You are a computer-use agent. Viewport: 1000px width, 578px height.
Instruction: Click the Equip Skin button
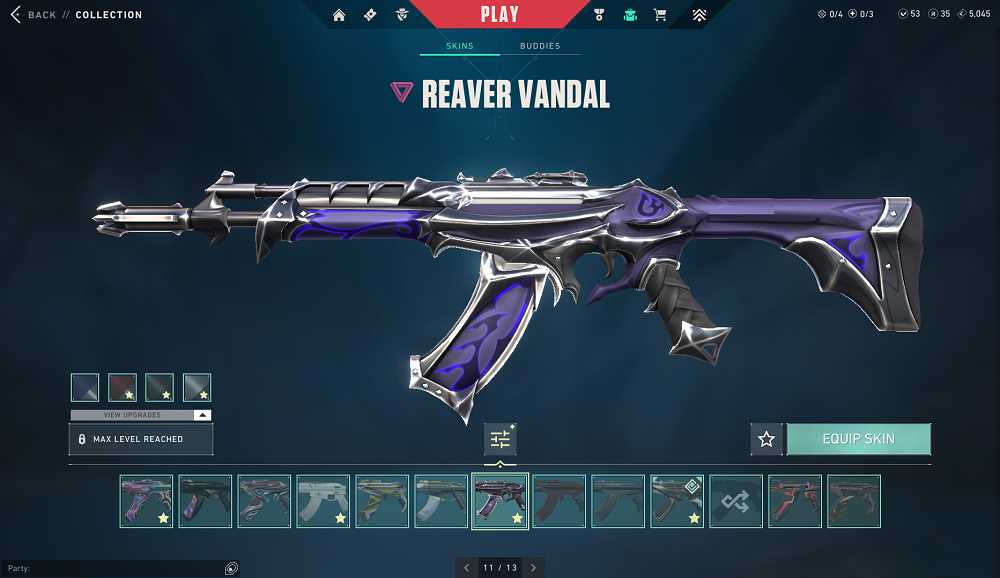point(858,439)
